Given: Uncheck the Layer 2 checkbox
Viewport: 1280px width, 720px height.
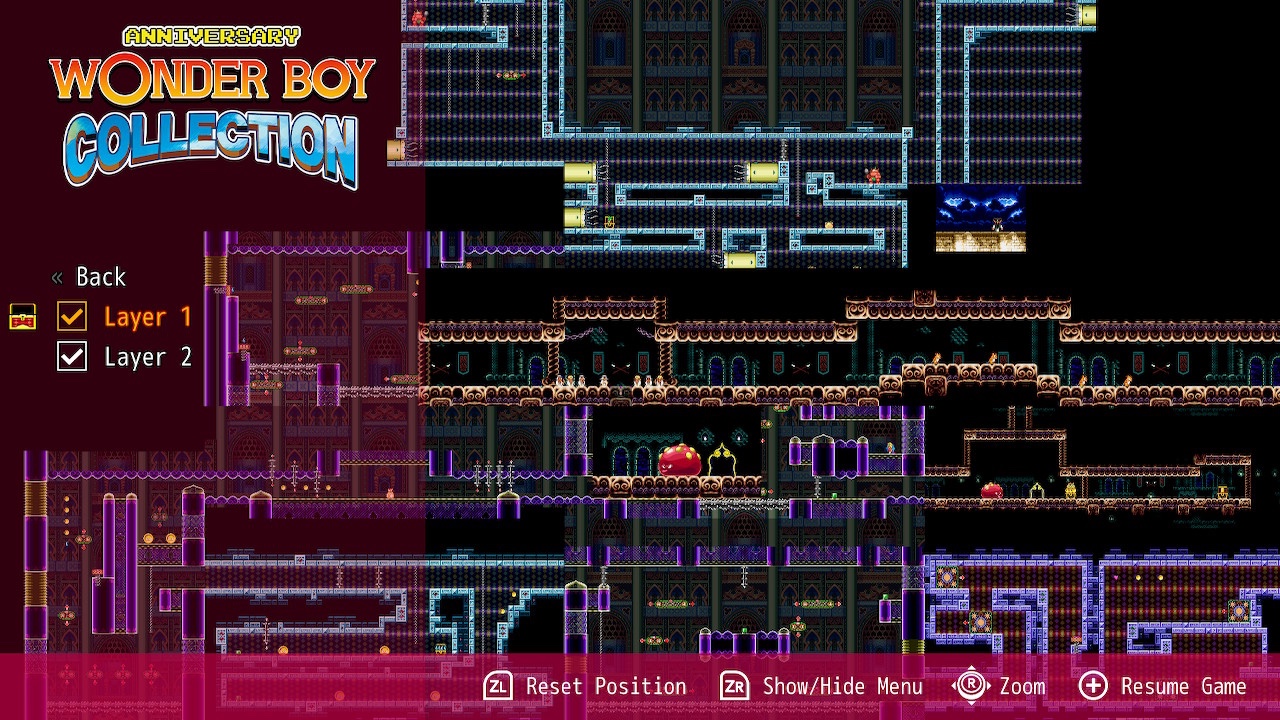Looking at the screenshot, I should (71, 356).
